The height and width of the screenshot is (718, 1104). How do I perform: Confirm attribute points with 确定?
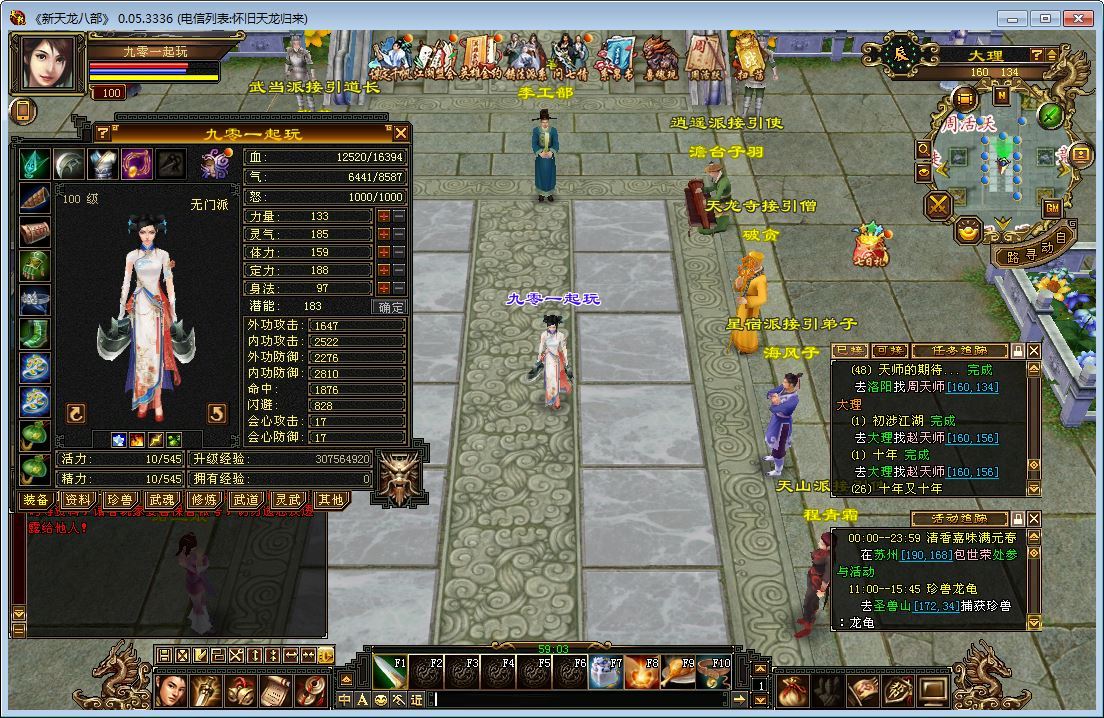[389, 307]
